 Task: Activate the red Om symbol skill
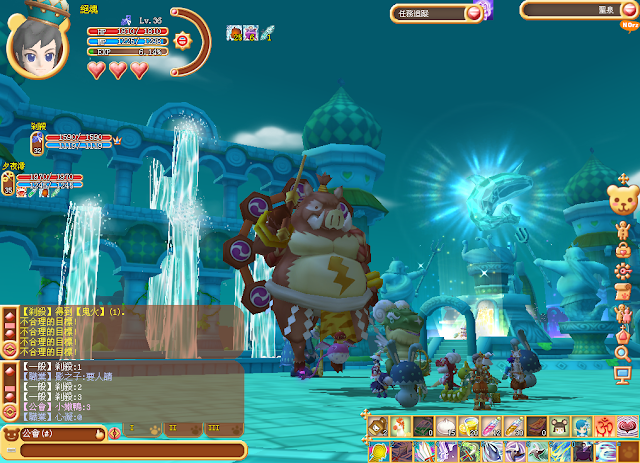[x=603, y=427]
